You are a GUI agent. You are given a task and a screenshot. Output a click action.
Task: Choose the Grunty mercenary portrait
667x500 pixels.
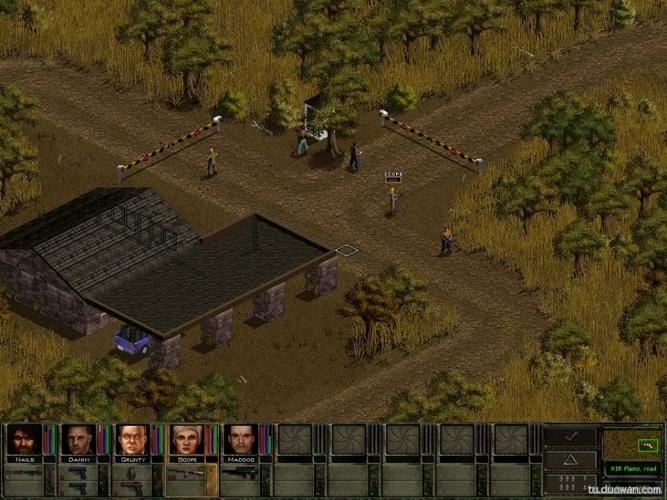point(133,439)
